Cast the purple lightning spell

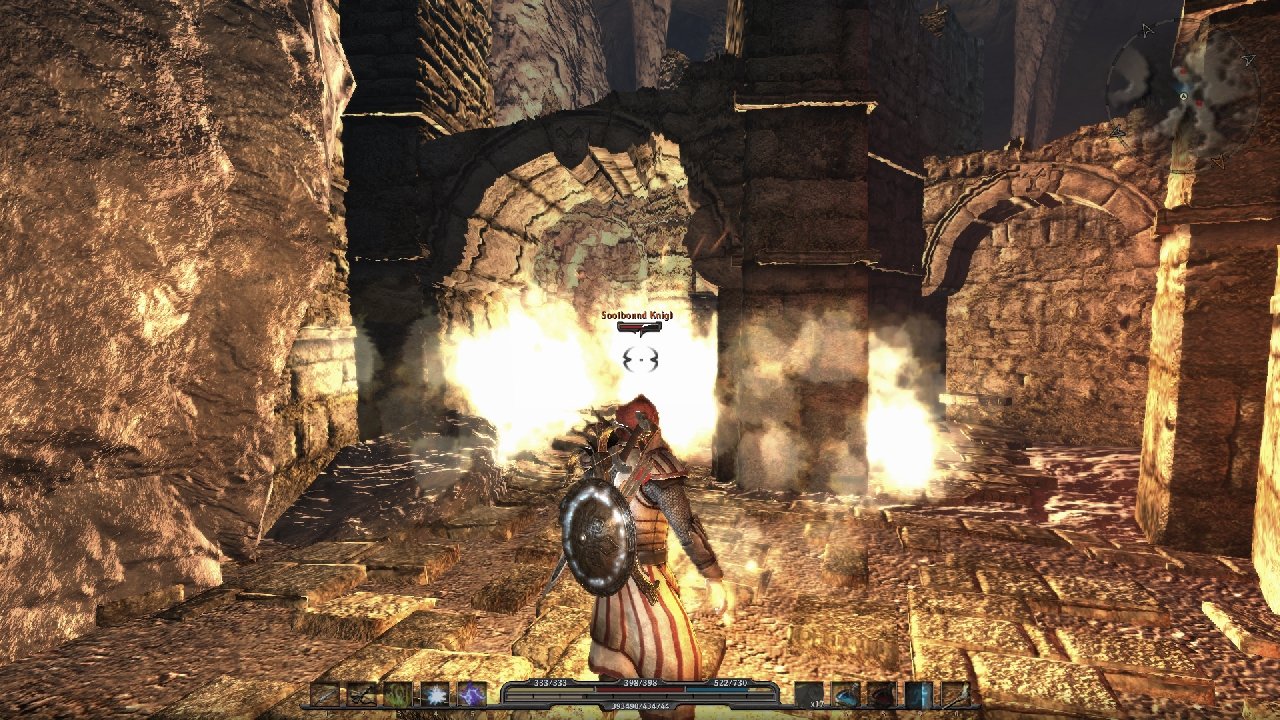click(471, 694)
